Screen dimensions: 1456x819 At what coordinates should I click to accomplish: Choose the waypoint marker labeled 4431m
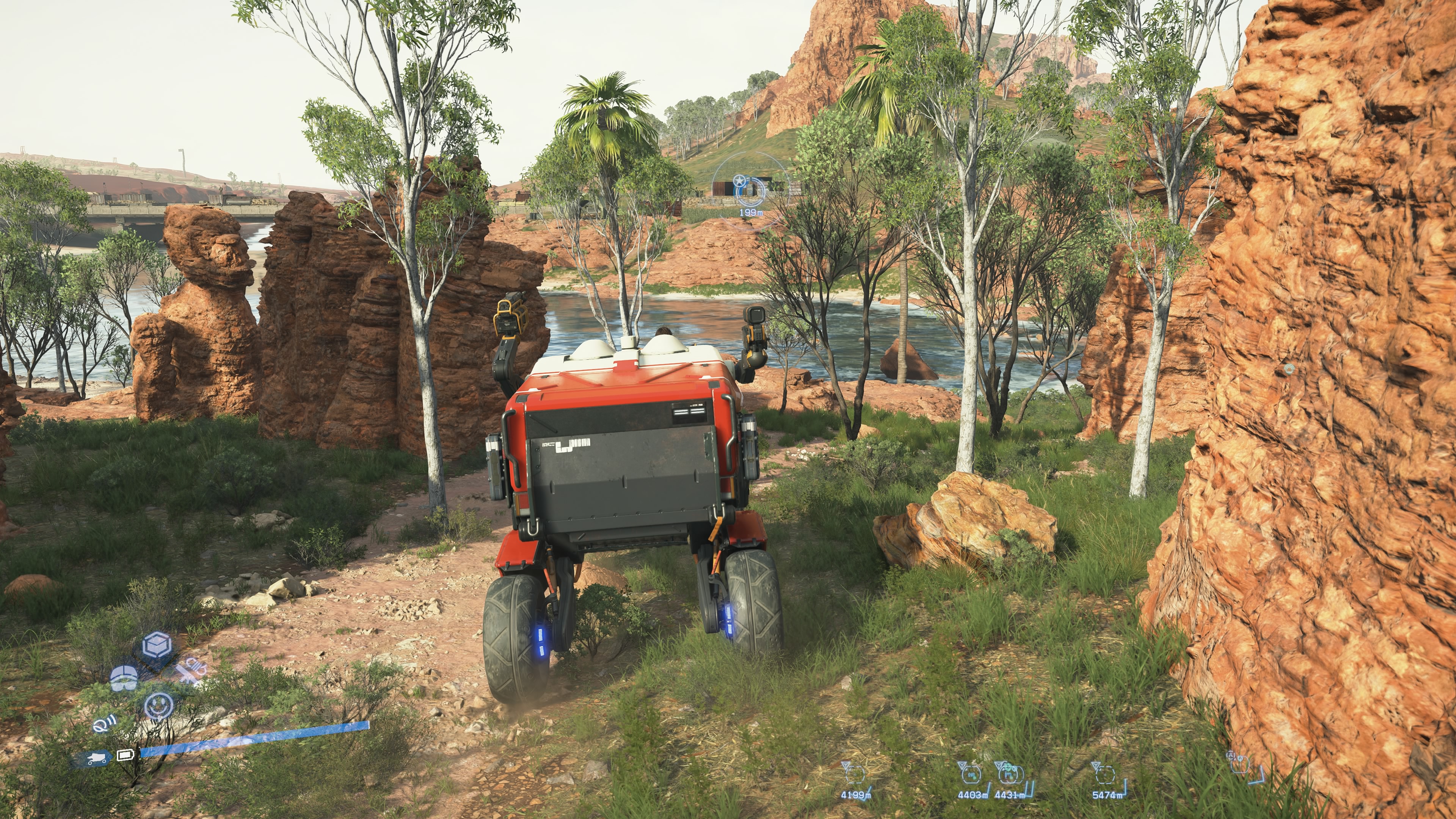point(1009,773)
